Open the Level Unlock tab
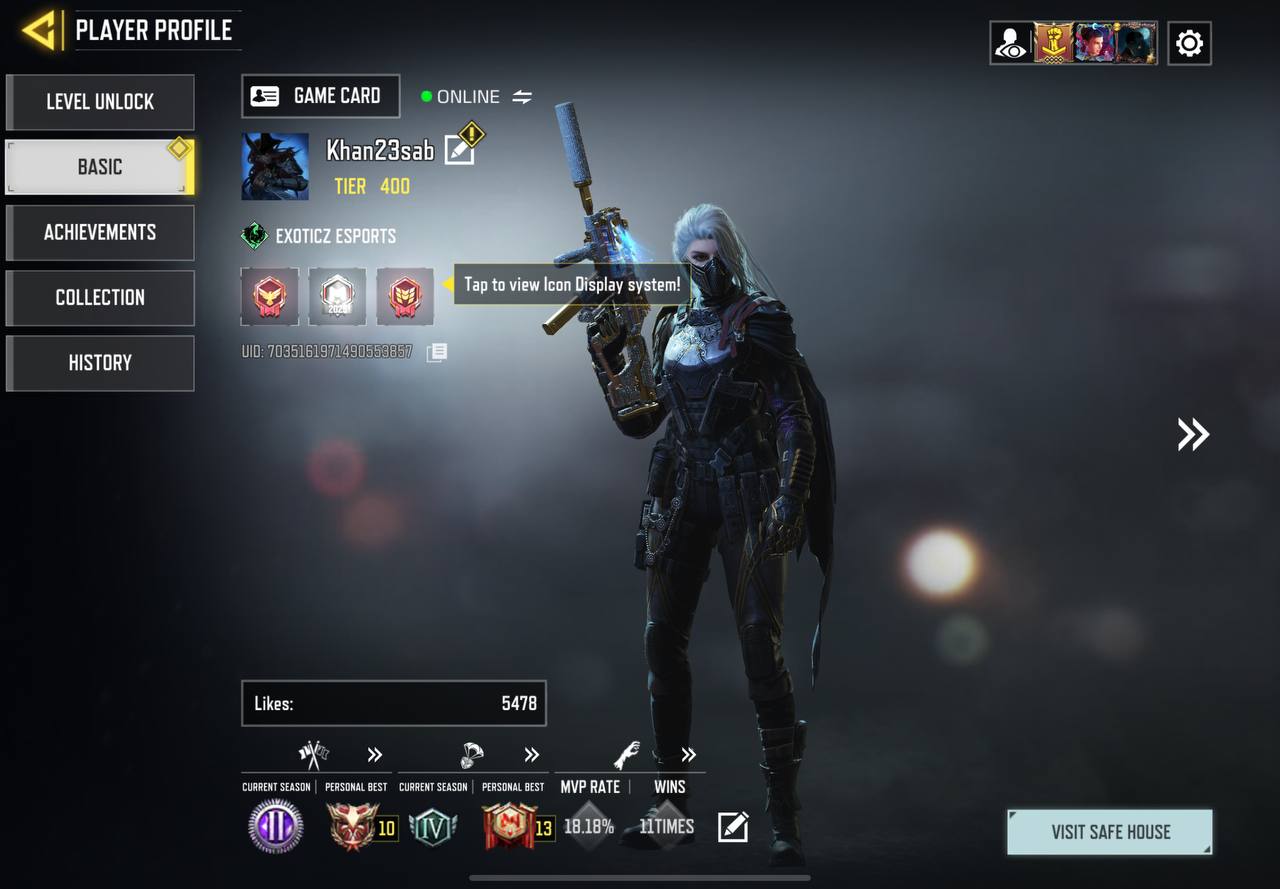Screen dimensions: 1280x889 [100, 102]
